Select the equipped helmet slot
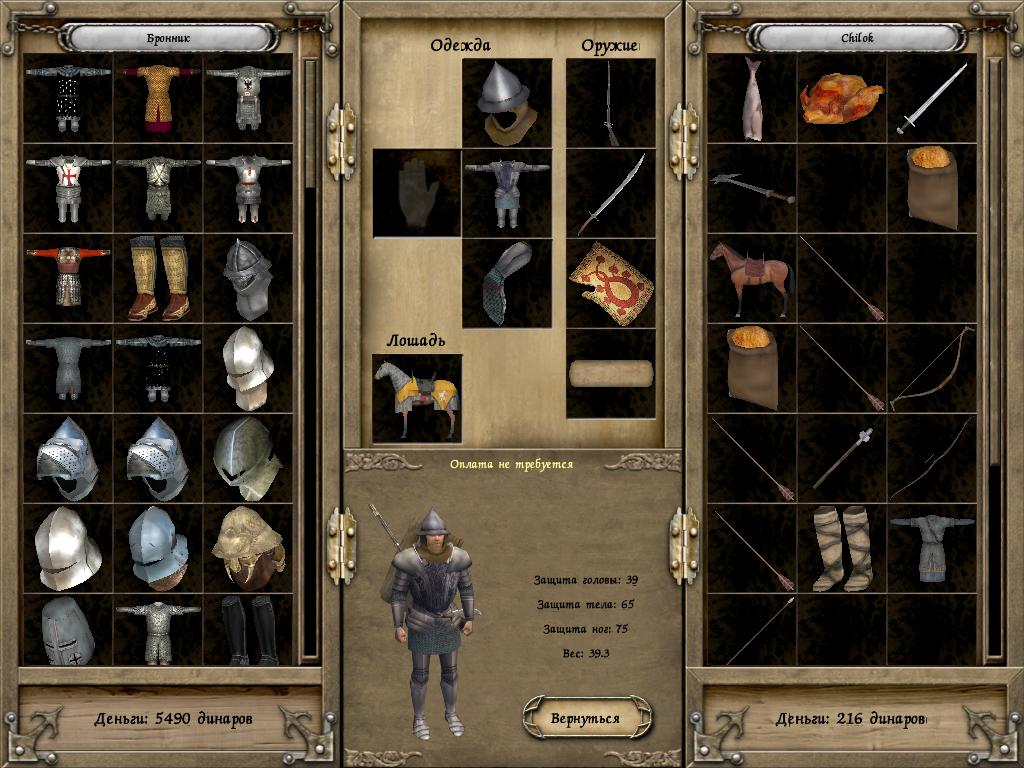Image resolution: width=1024 pixels, height=768 pixels. [507, 103]
